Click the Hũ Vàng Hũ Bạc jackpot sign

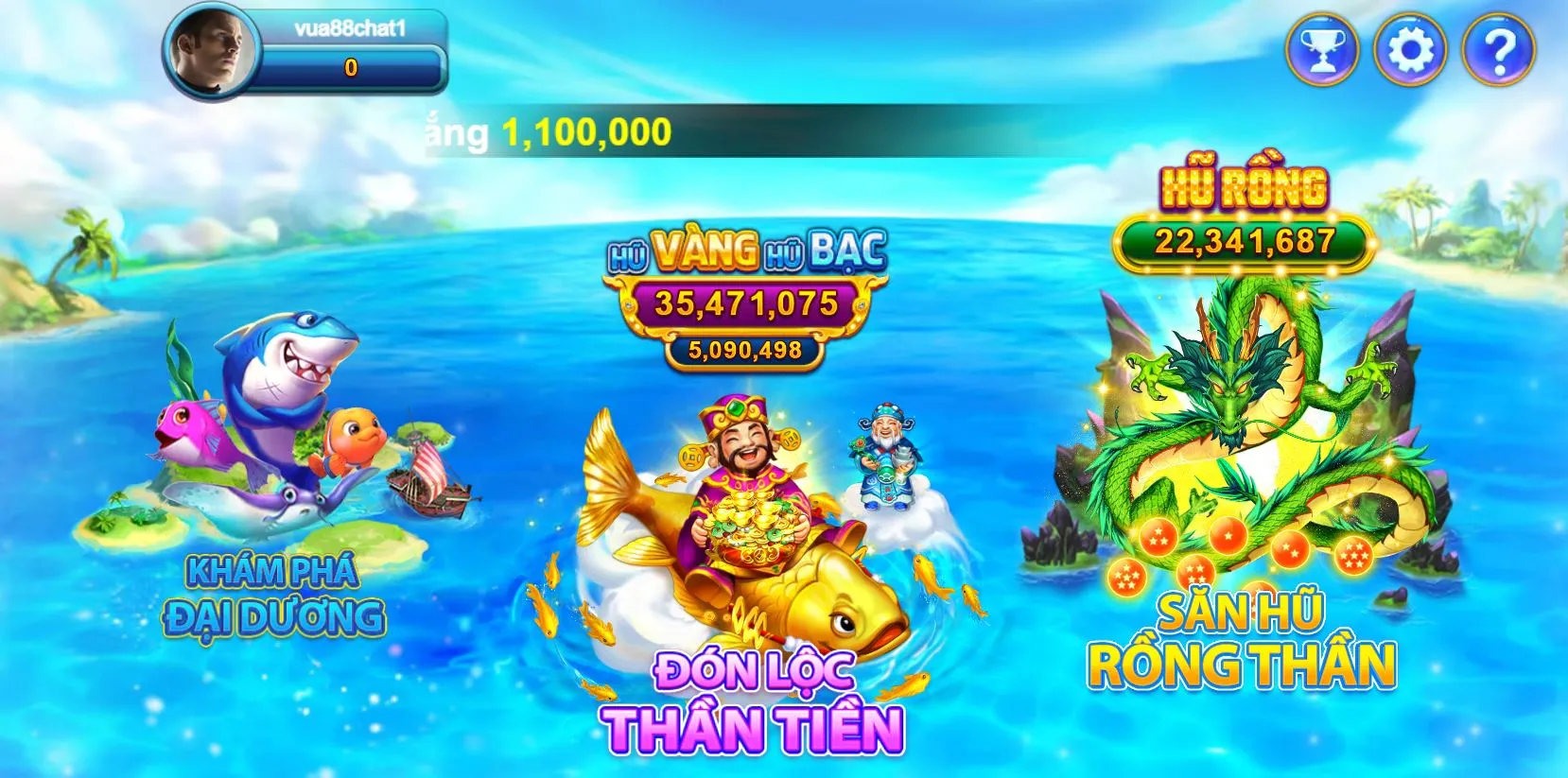click(x=747, y=251)
